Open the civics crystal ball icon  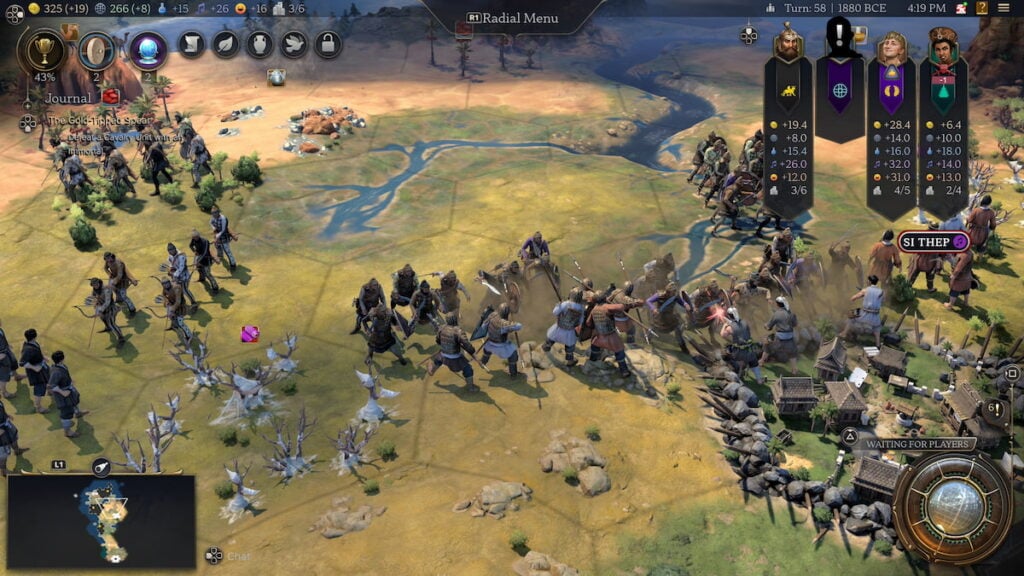147,49
